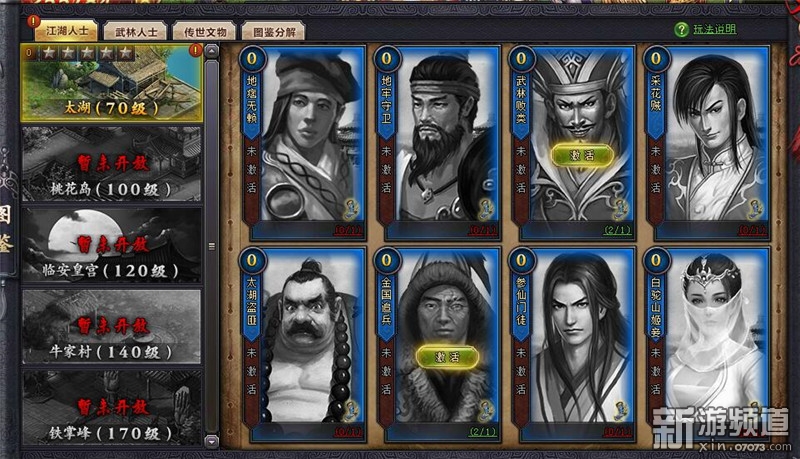Click 激活 on the 金国逃兵 card
The height and width of the screenshot is (459, 800).
(x=440, y=357)
